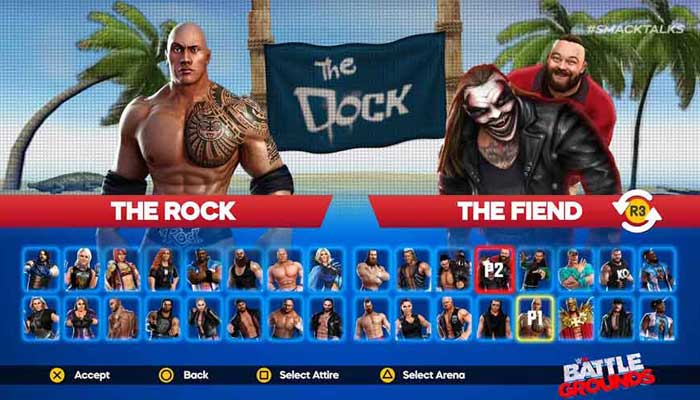
Task: Pick the wrestler wearing the KO shirt
Action: pyautogui.click(x=615, y=269)
